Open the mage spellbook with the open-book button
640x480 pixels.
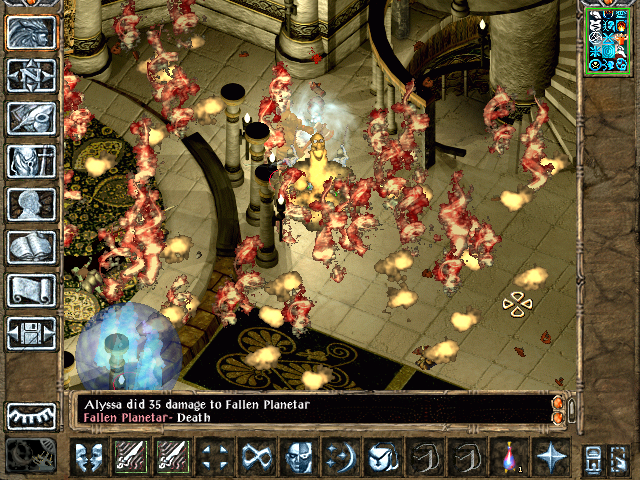pyautogui.click(x=31, y=247)
